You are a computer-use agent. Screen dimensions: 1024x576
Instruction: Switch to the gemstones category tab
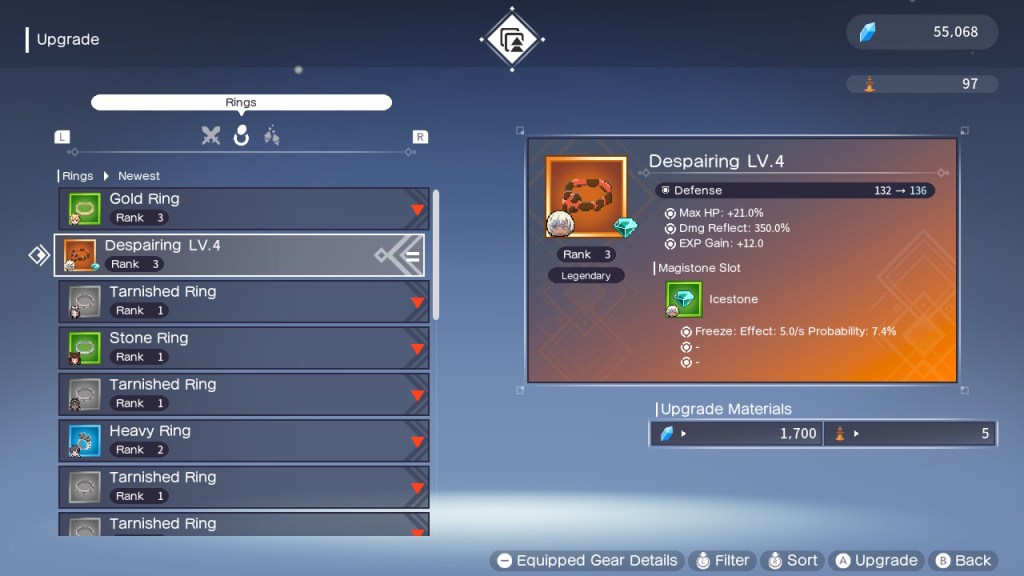pyautogui.click(x=271, y=136)
